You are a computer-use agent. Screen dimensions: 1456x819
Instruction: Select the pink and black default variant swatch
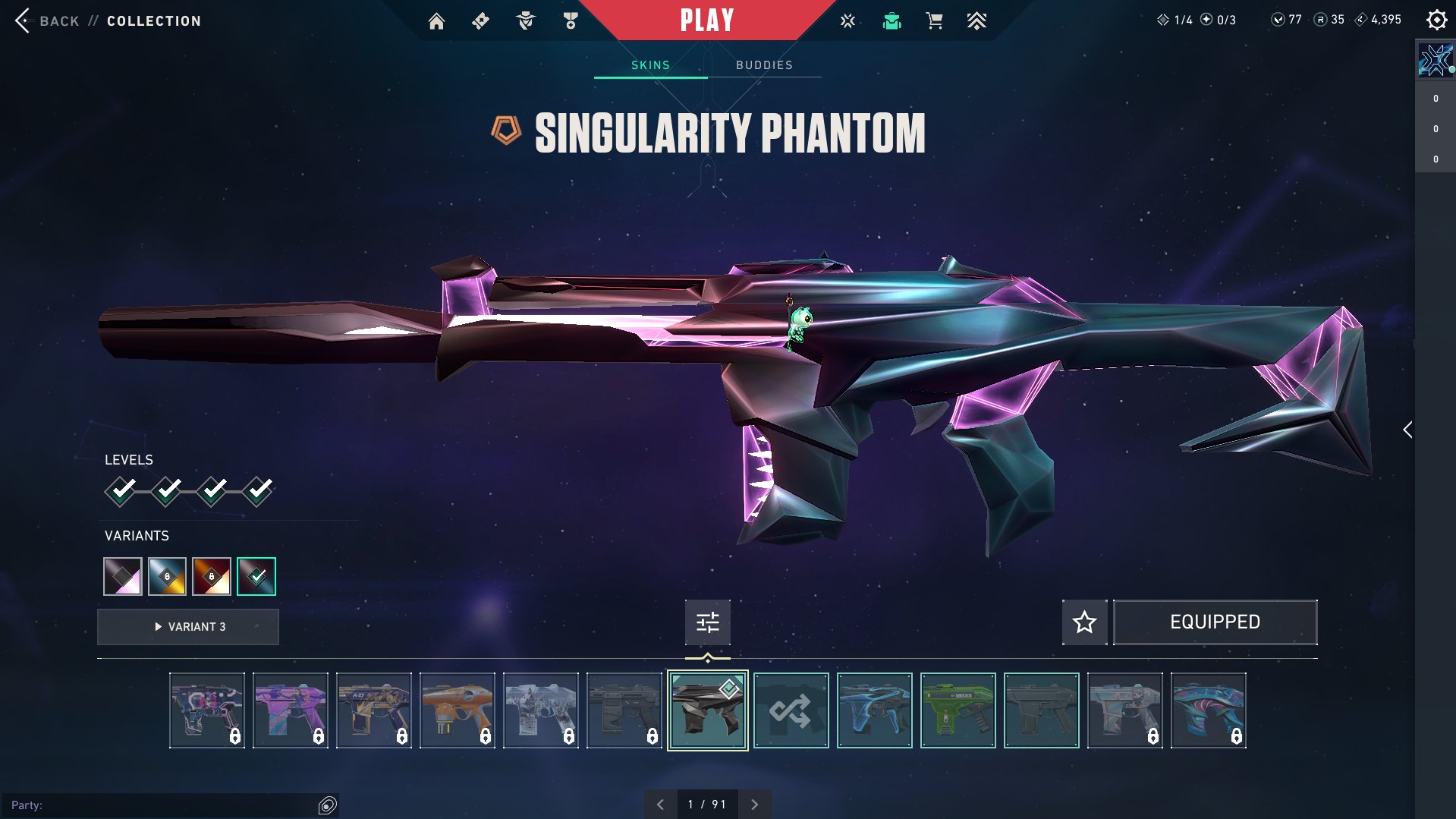click(123, 576)
